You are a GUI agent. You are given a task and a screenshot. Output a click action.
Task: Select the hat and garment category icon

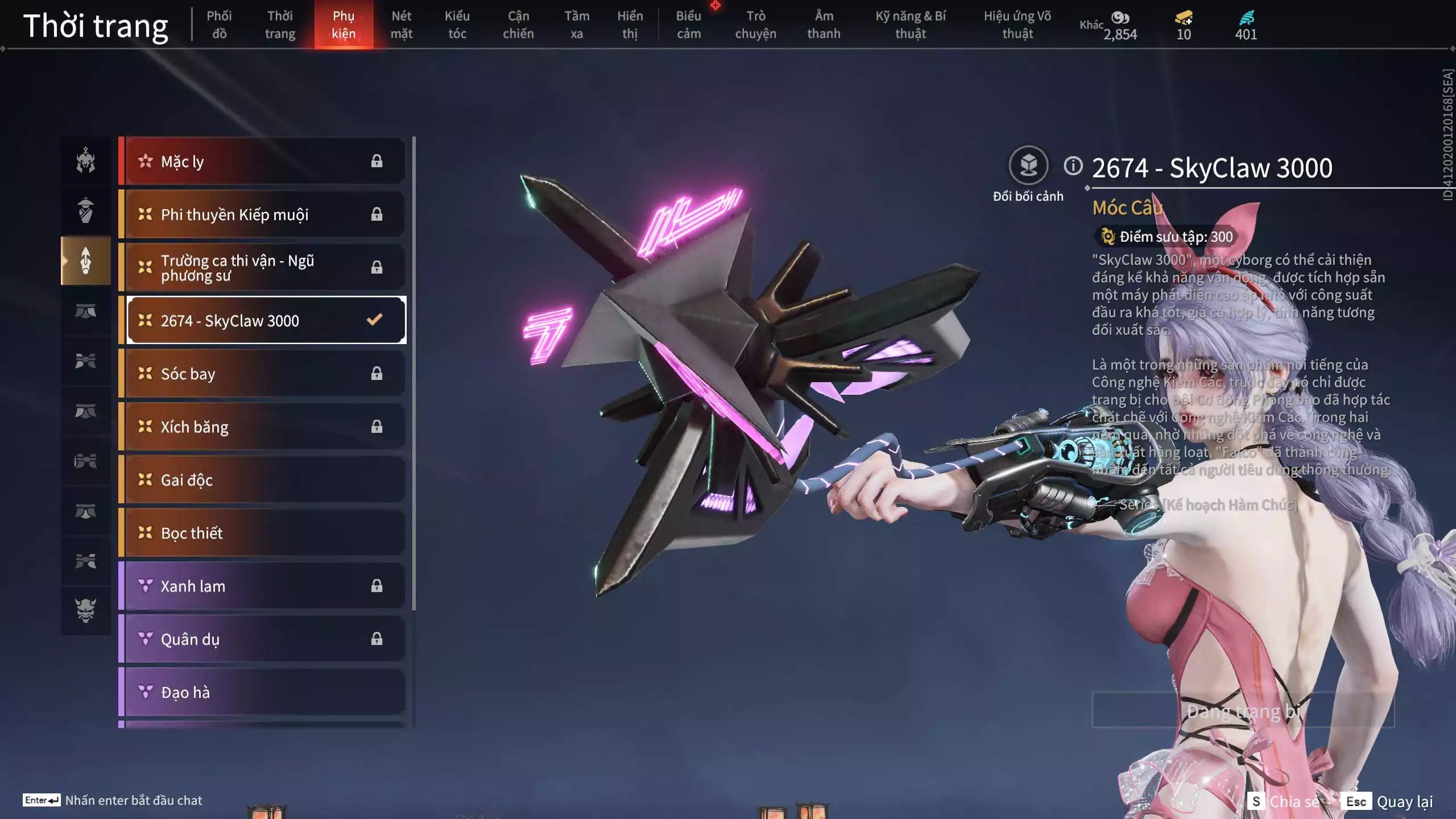tap(85, 209)
